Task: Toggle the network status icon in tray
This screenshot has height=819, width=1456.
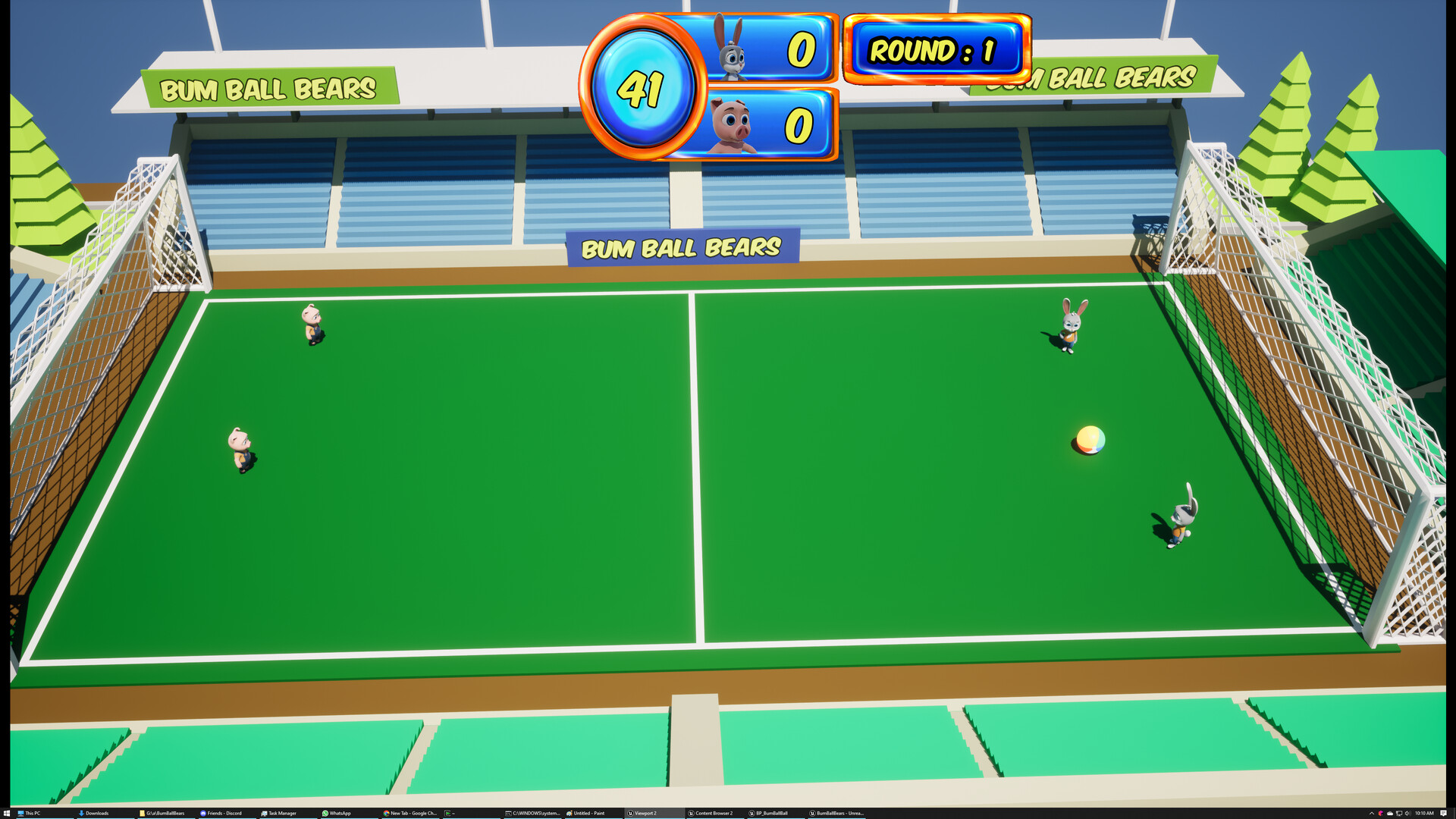Action: click(1398, 812)
